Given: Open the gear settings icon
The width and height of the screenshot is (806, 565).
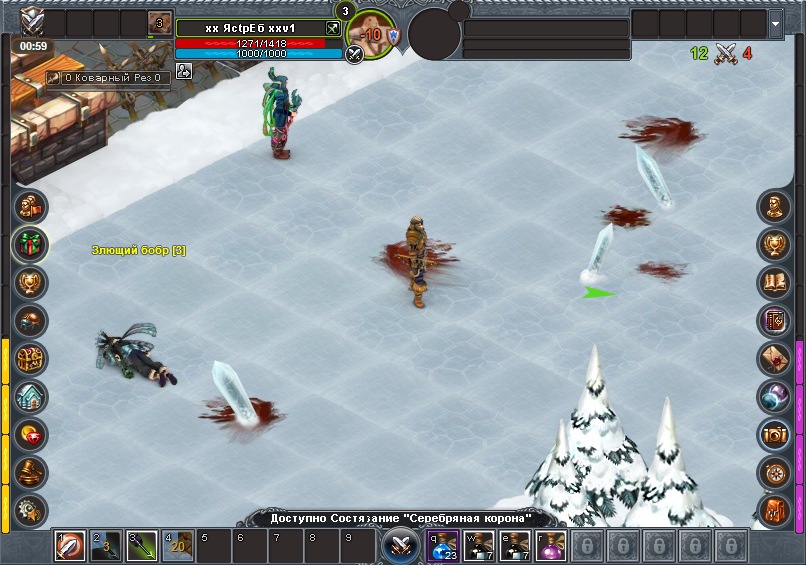Looking at the screenshot, I should 31,508.
